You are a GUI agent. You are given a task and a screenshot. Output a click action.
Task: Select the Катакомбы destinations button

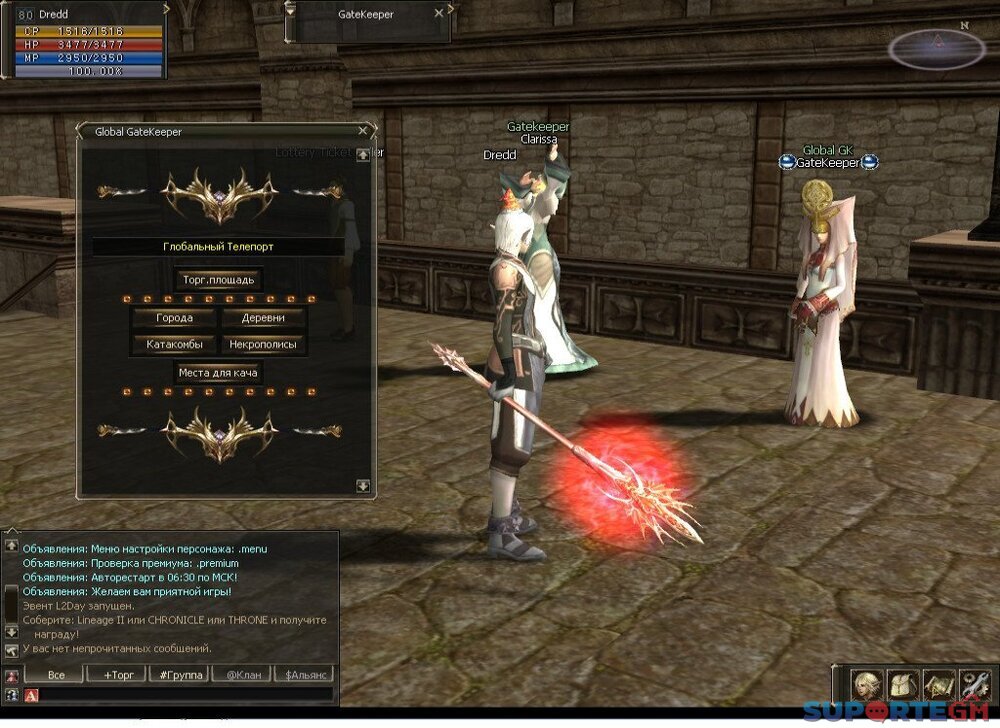(x=174, y=345)
